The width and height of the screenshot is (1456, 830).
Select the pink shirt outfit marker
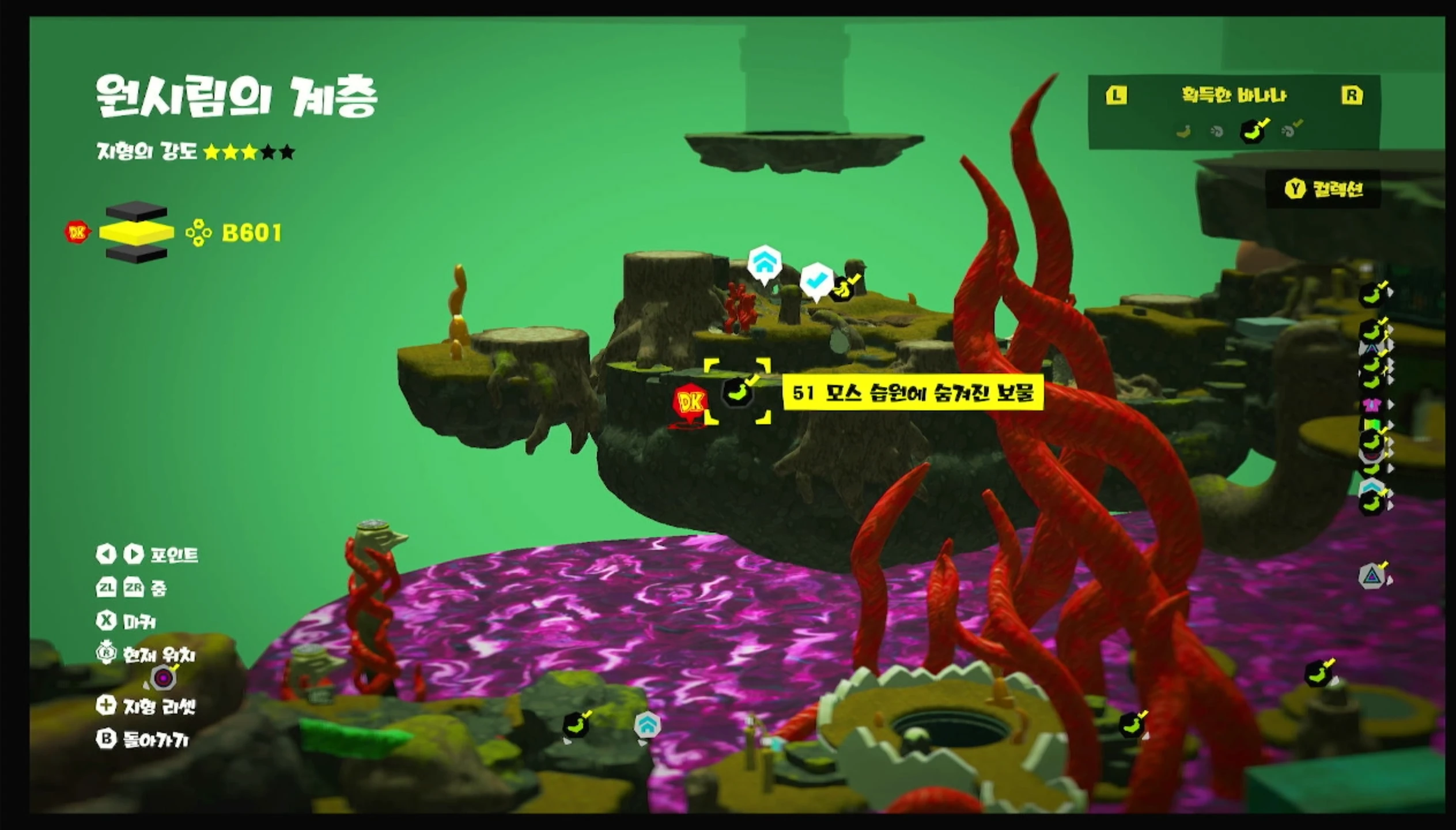point(1372,405)
